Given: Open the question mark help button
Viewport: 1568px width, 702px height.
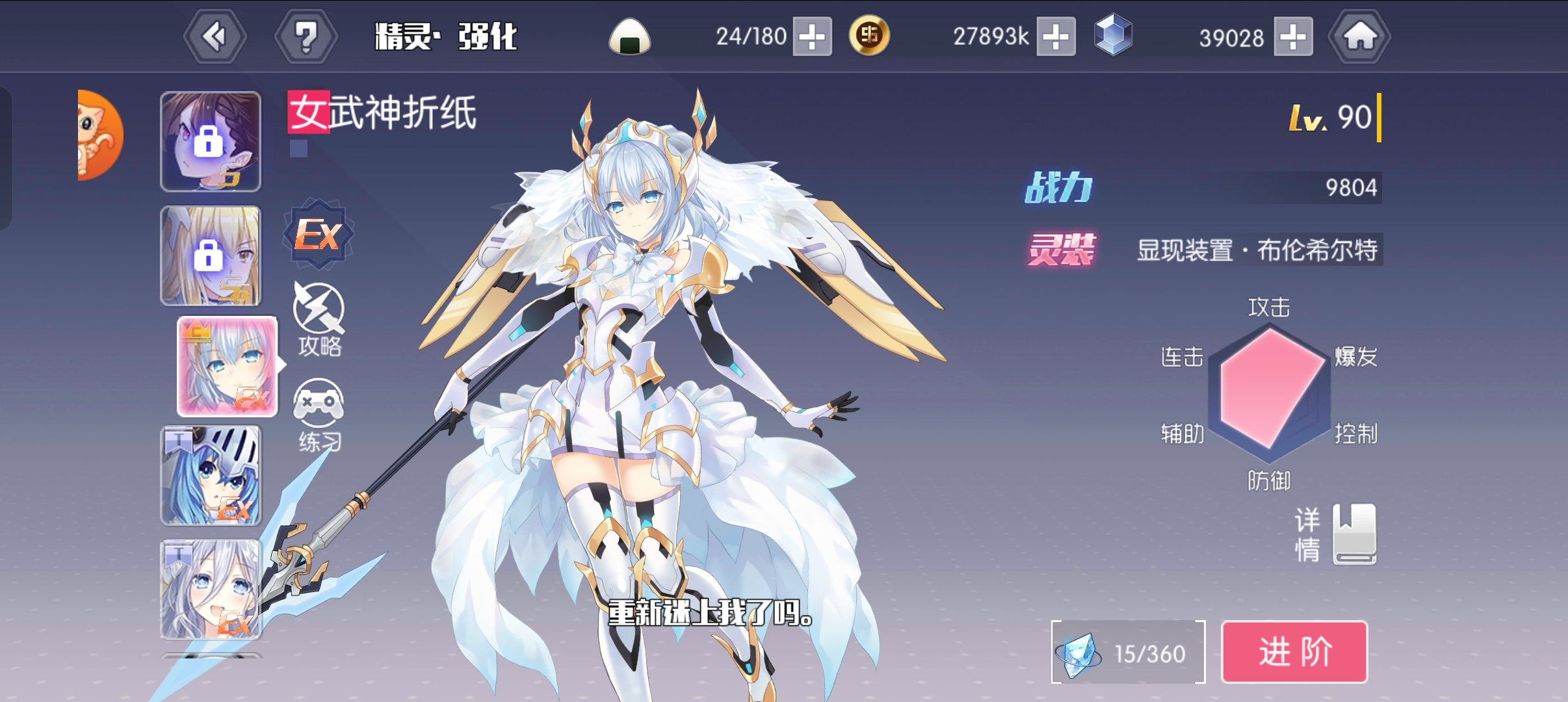Looking at the screenshot, I should pyautogui.click(x=306, y=36).
